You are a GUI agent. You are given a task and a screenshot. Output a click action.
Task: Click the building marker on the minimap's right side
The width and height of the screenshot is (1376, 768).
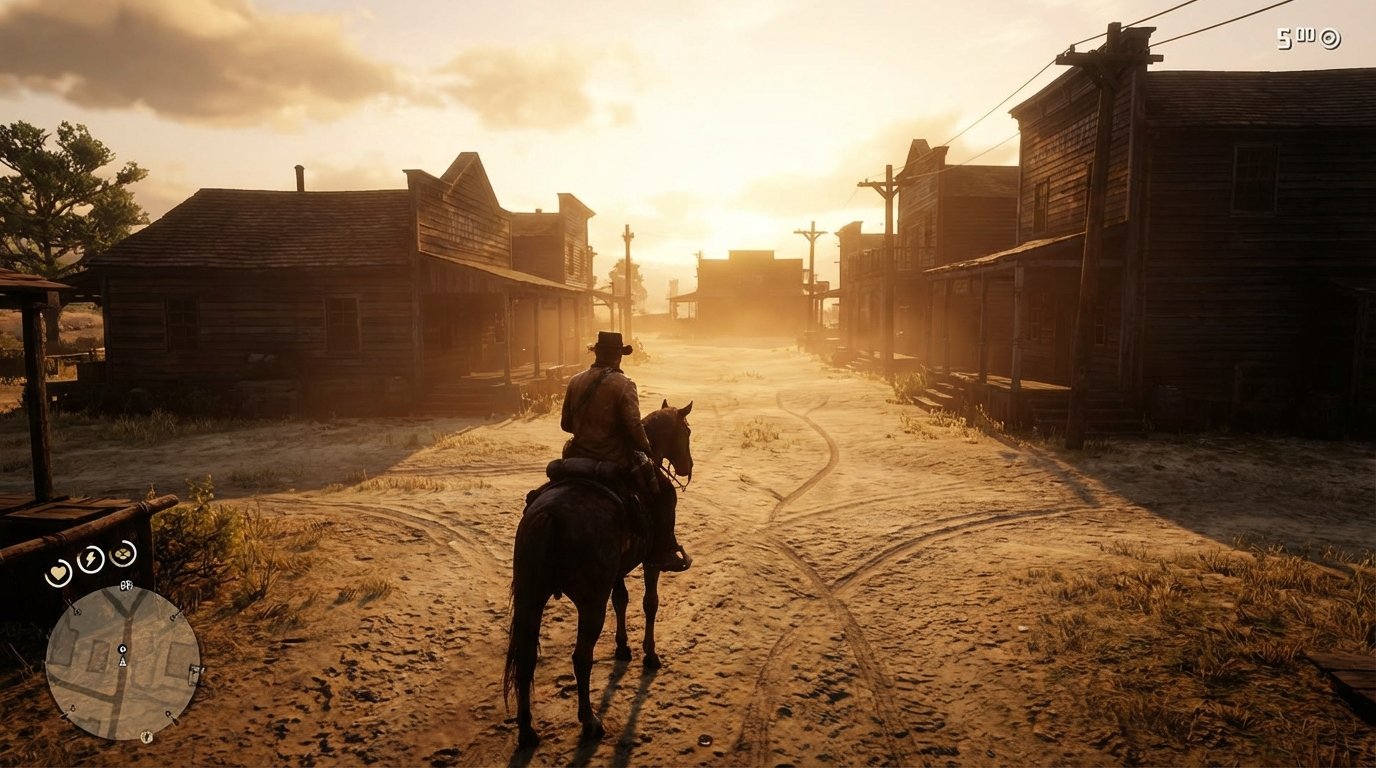pos(195,674)
